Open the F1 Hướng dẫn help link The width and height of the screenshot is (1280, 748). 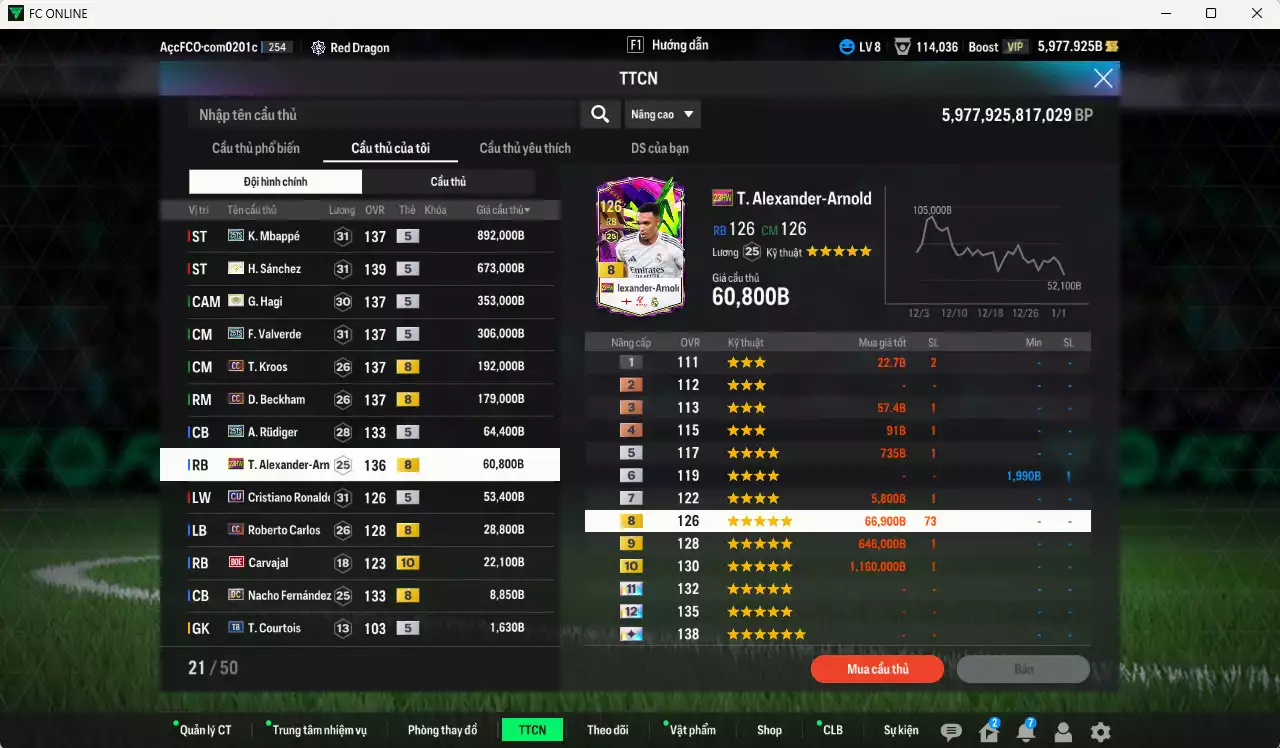[681, 44]
